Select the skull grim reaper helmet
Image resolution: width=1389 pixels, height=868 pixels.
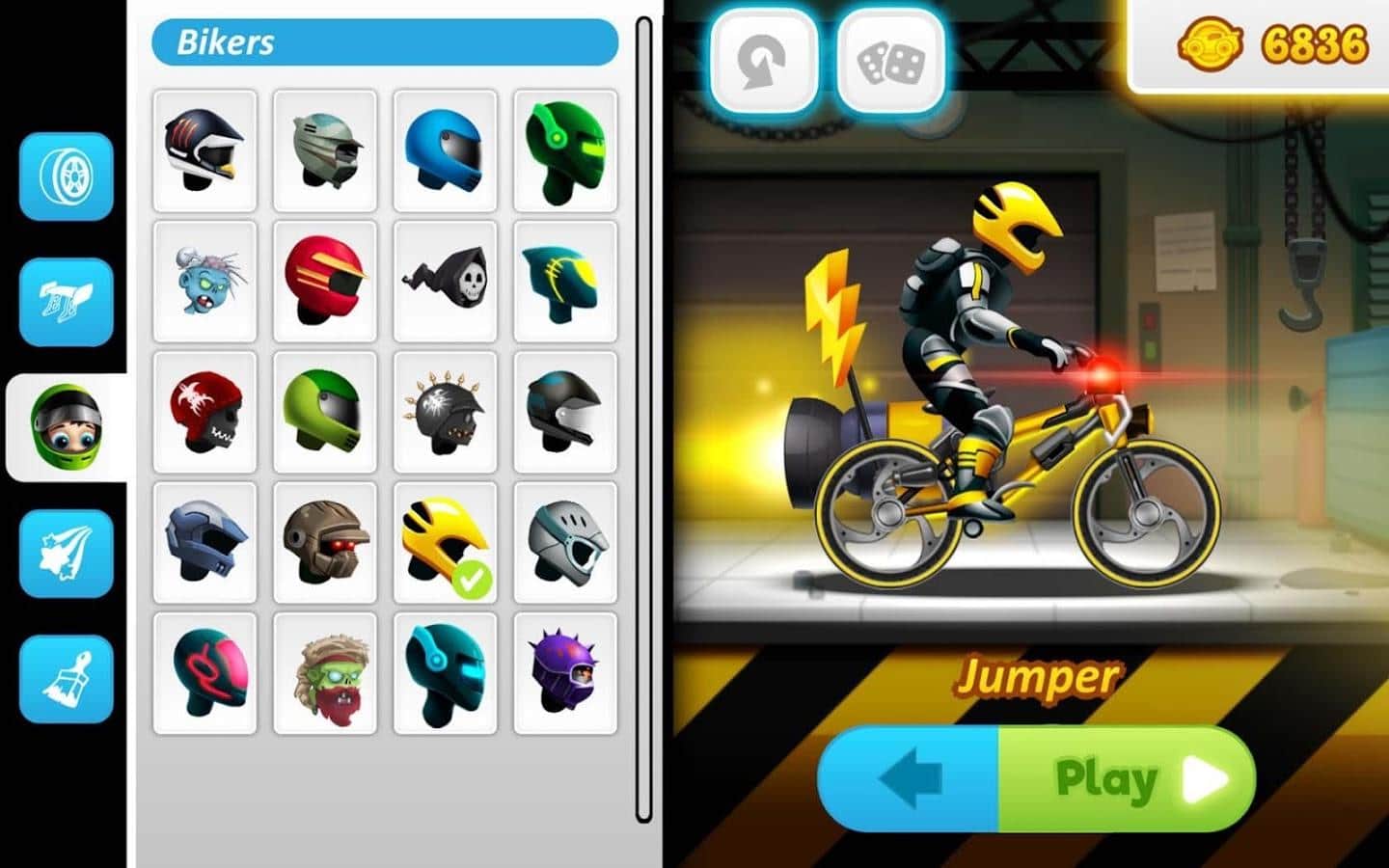[445, 282]
